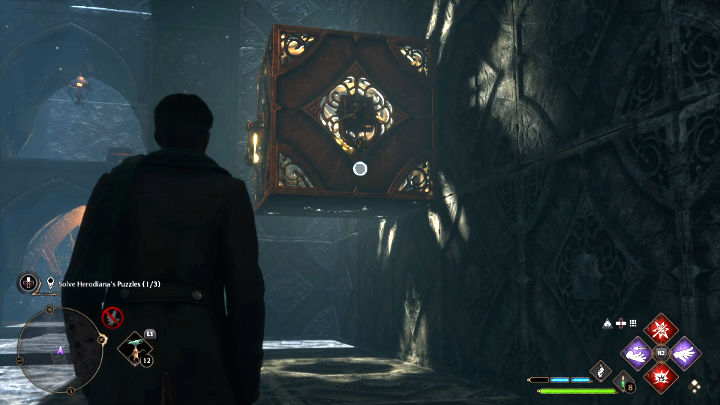Click the triangle icon above spells
The image size is (720, 405).
[608, 323]
